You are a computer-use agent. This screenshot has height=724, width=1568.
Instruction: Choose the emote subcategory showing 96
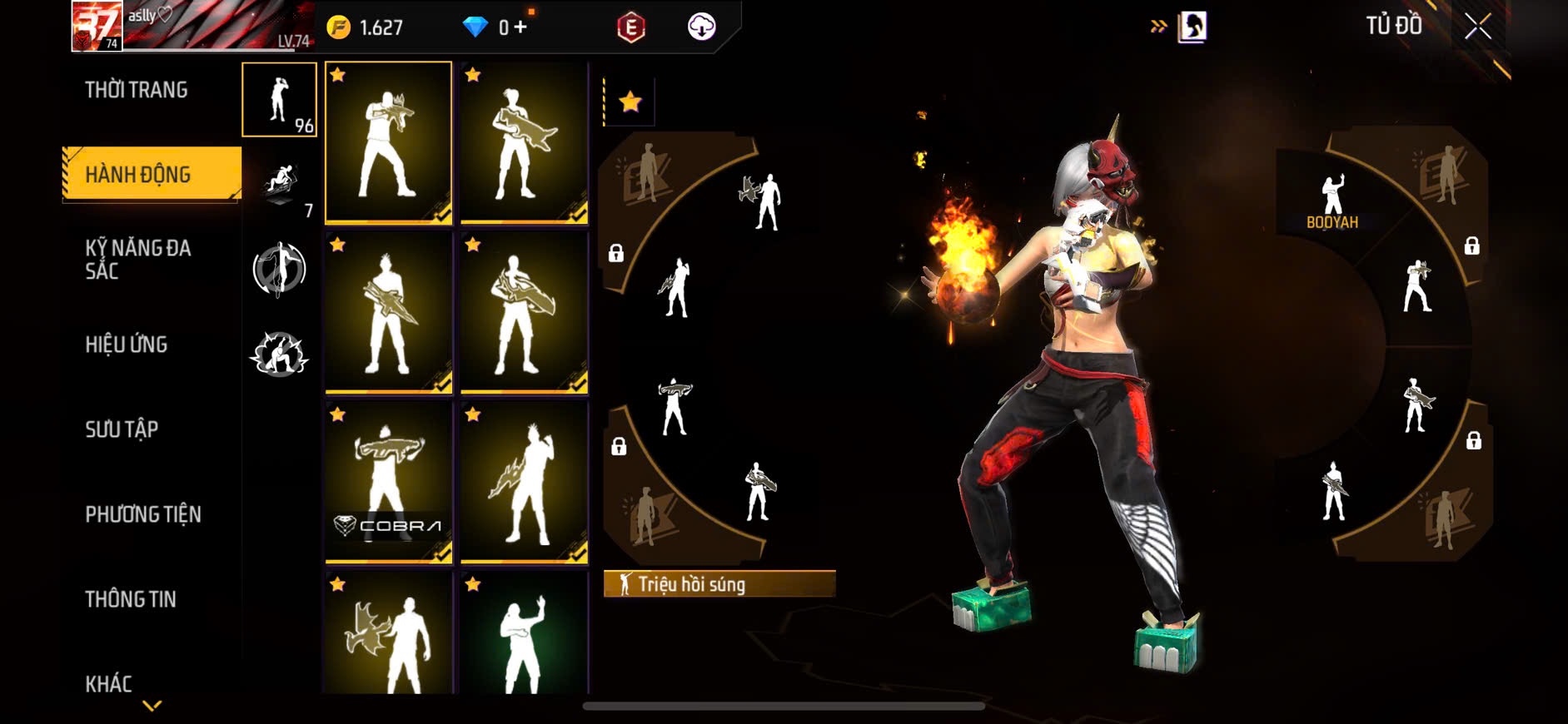tap(279, 100)
